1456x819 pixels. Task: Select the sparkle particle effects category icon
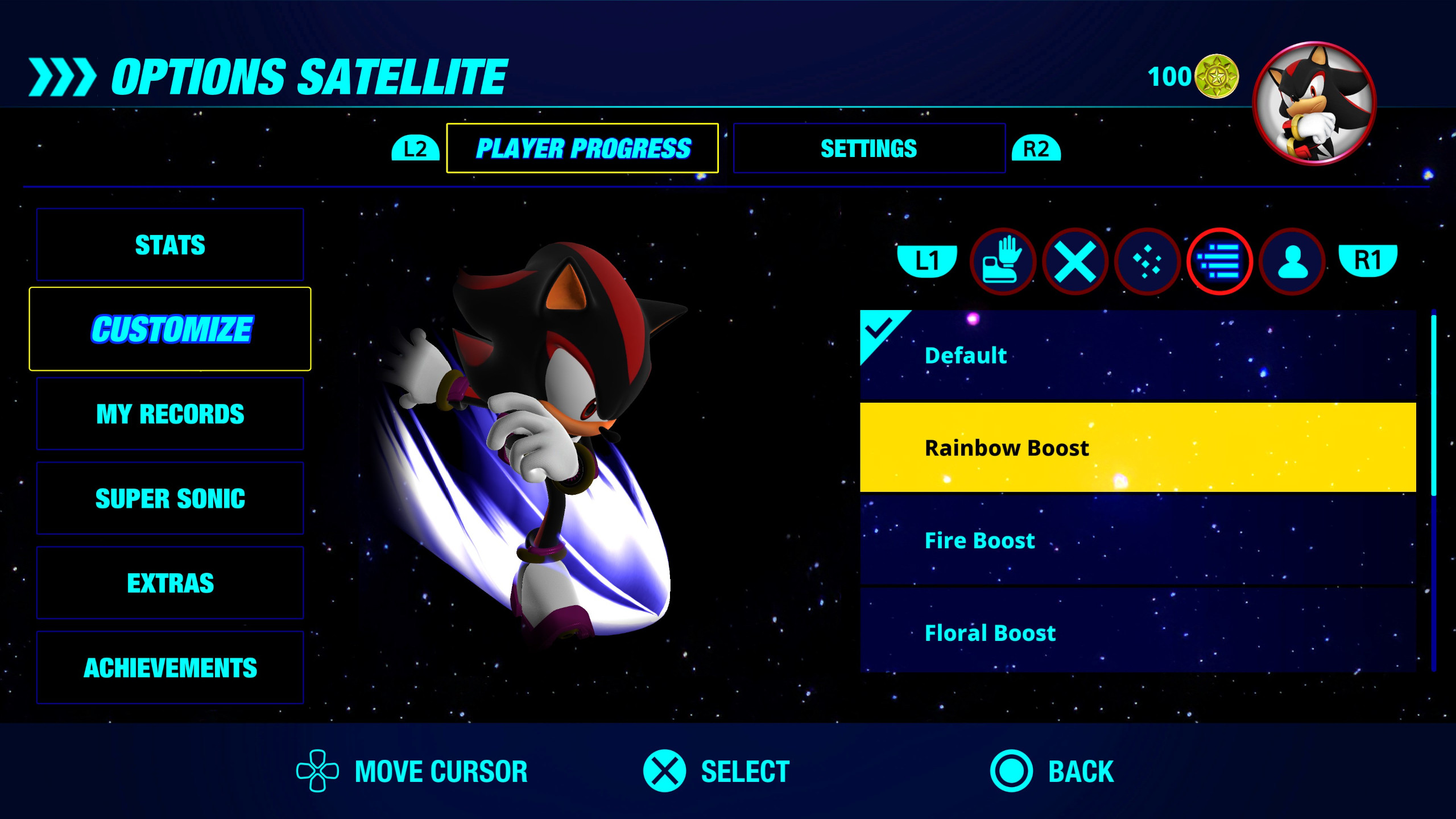tap(1147, 261)
